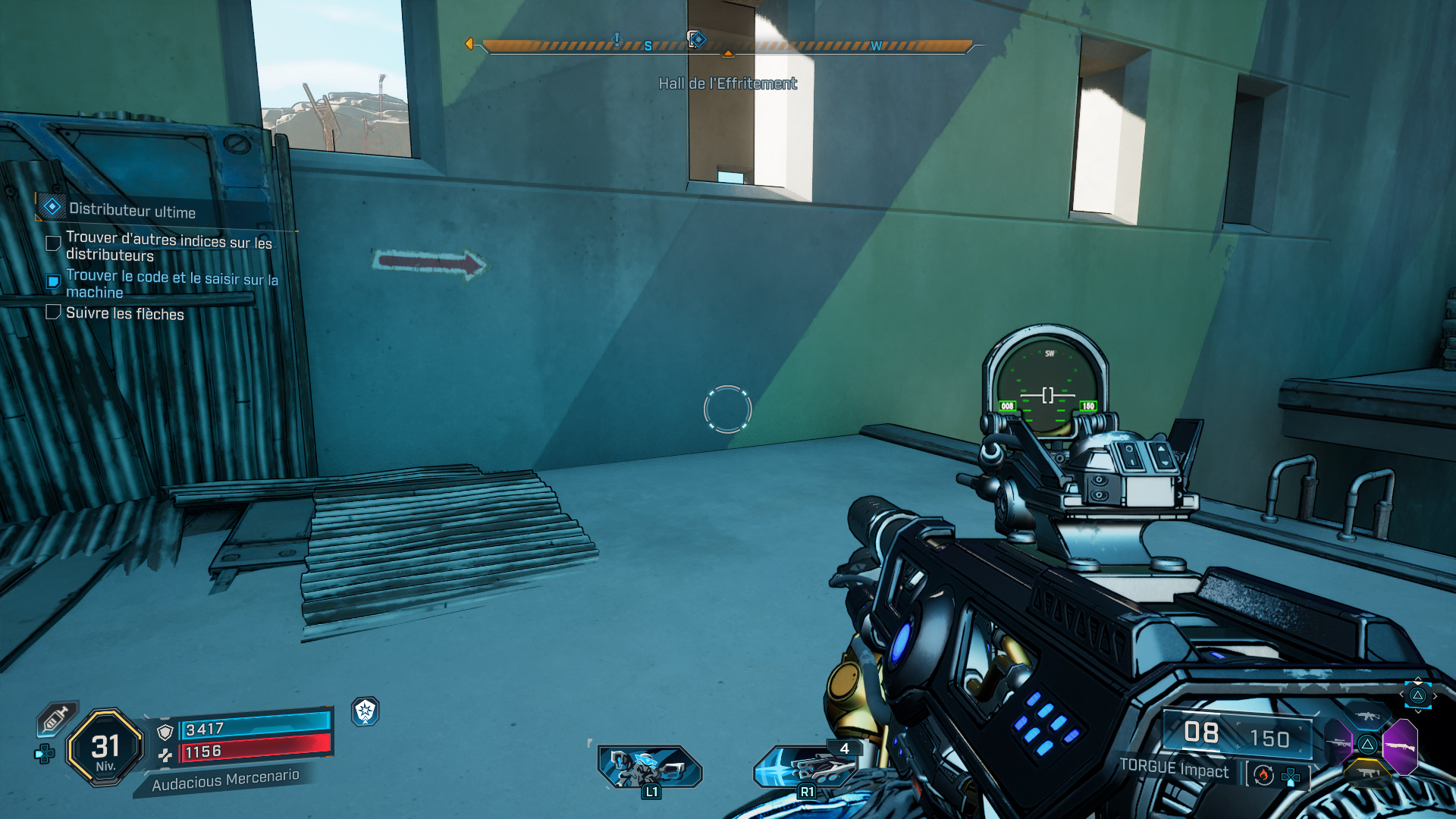Select the assault rifle slot on the weapon wheel
Viewport: 1456px width, 819px height.
[x=1369, y=714]
